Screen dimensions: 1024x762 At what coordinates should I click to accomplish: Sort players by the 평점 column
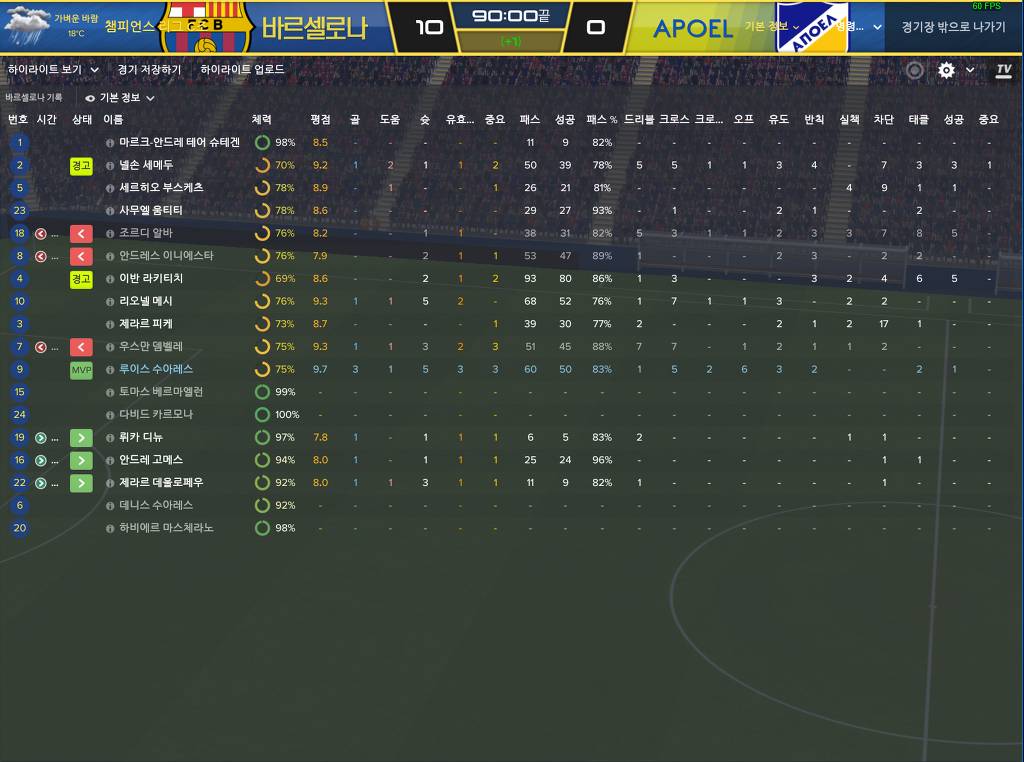(320, 119)
